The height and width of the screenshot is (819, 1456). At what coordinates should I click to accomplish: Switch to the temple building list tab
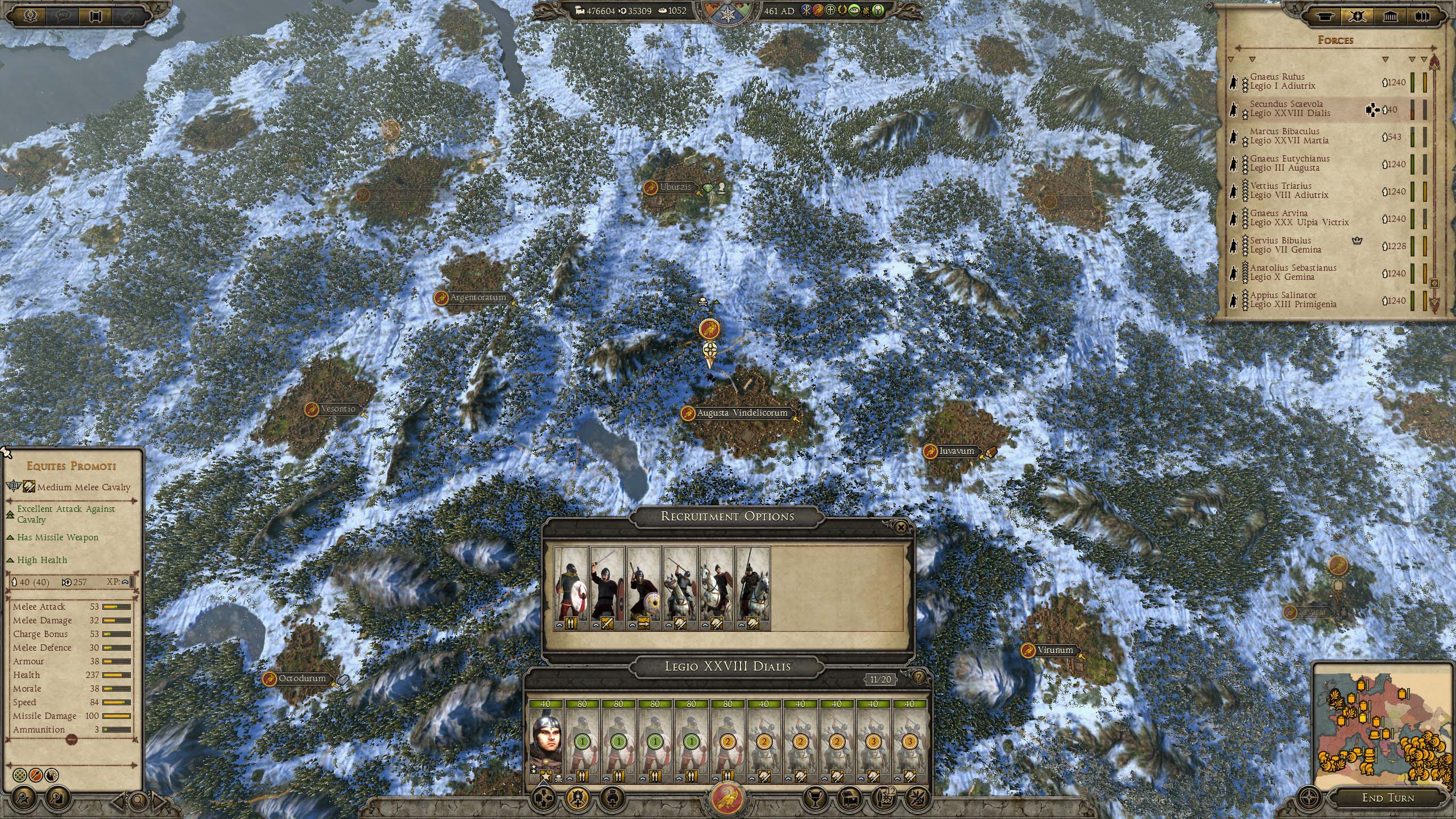coord(1390,16)
